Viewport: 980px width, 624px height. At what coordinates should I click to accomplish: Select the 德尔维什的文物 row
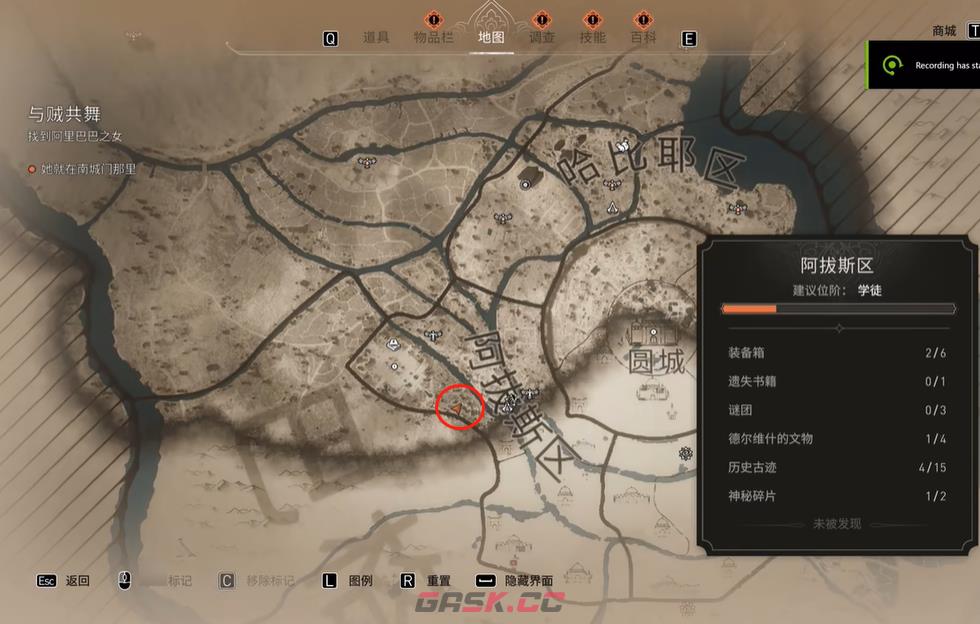click(837, 438)
